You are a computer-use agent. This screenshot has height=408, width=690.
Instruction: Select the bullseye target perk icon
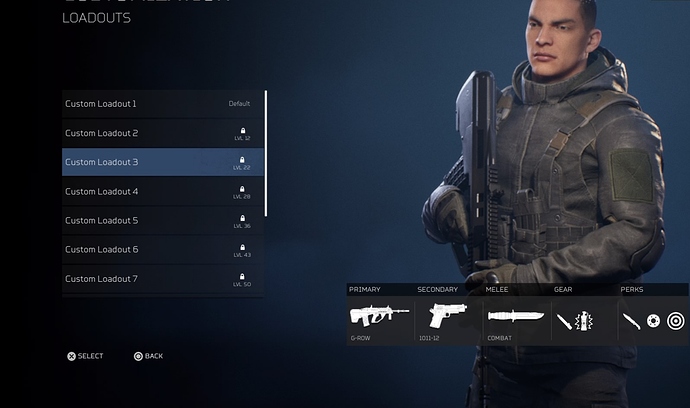point(675,321)
